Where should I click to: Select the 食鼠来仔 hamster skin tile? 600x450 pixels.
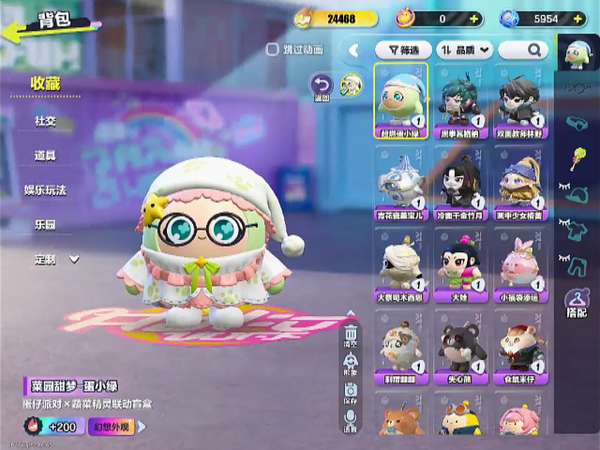pos(518,350)
